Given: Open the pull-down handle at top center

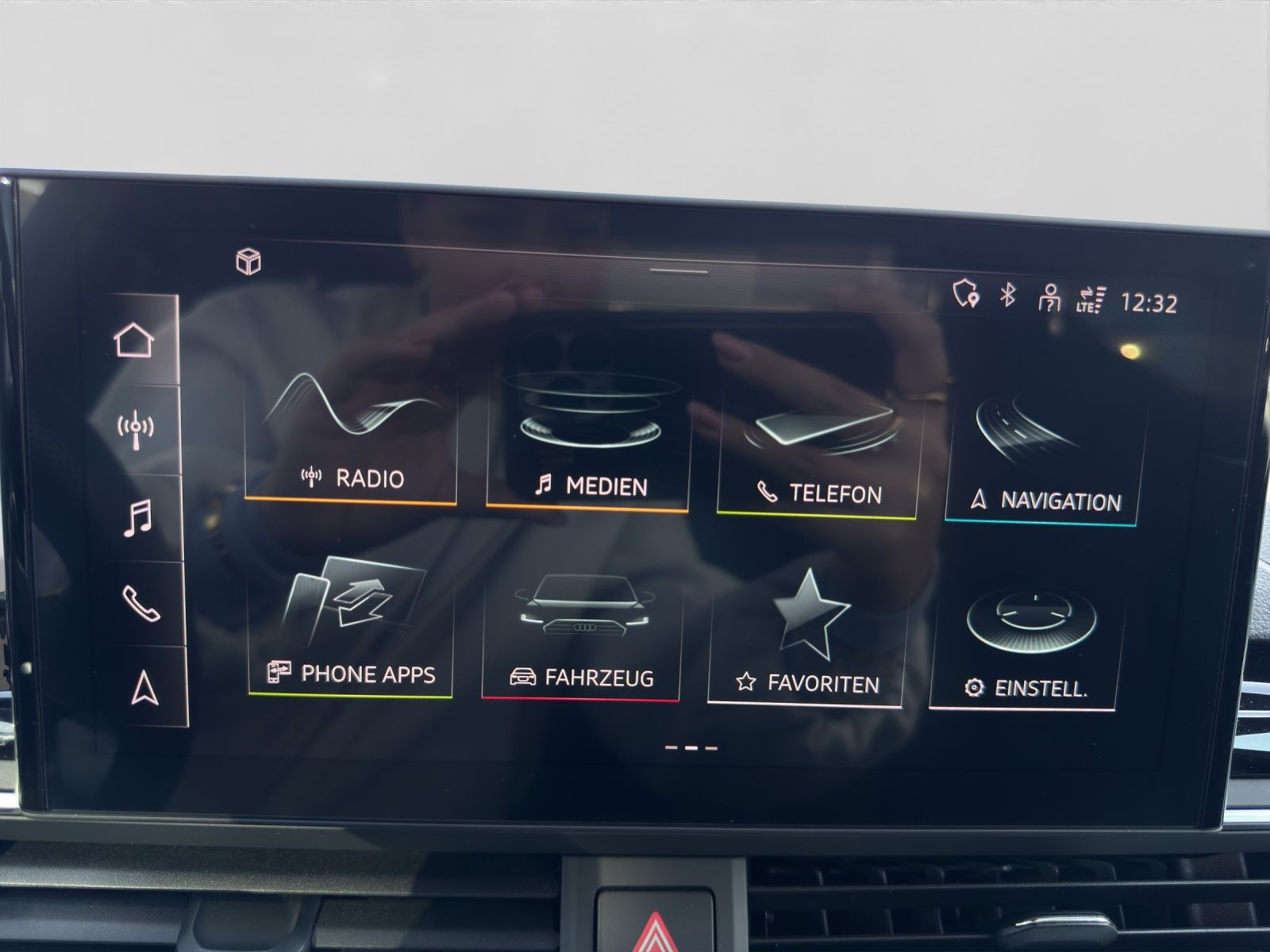Looking at the screenshot, I should [679, 271].
